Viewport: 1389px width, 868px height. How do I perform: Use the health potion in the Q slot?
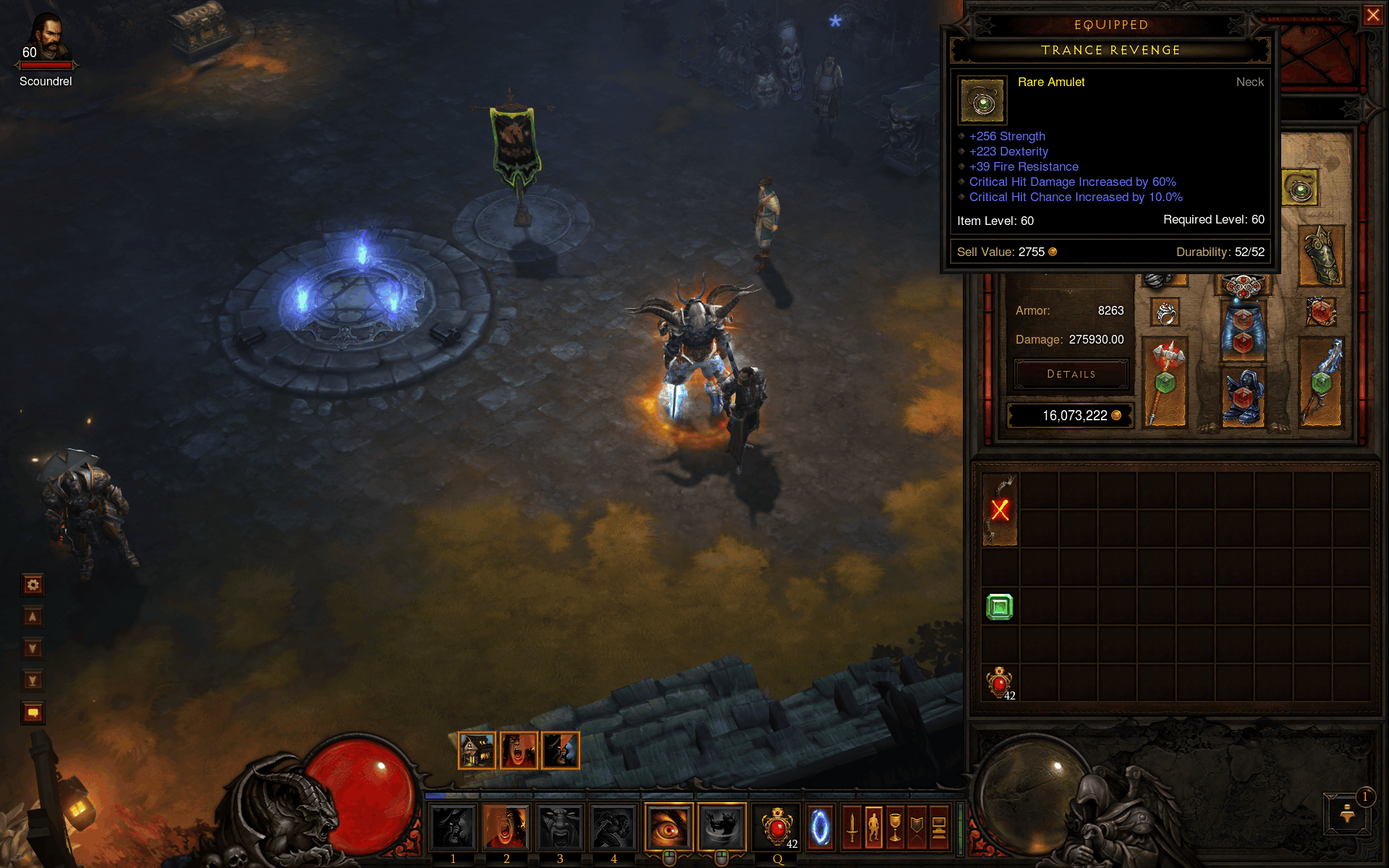(777, 826)
